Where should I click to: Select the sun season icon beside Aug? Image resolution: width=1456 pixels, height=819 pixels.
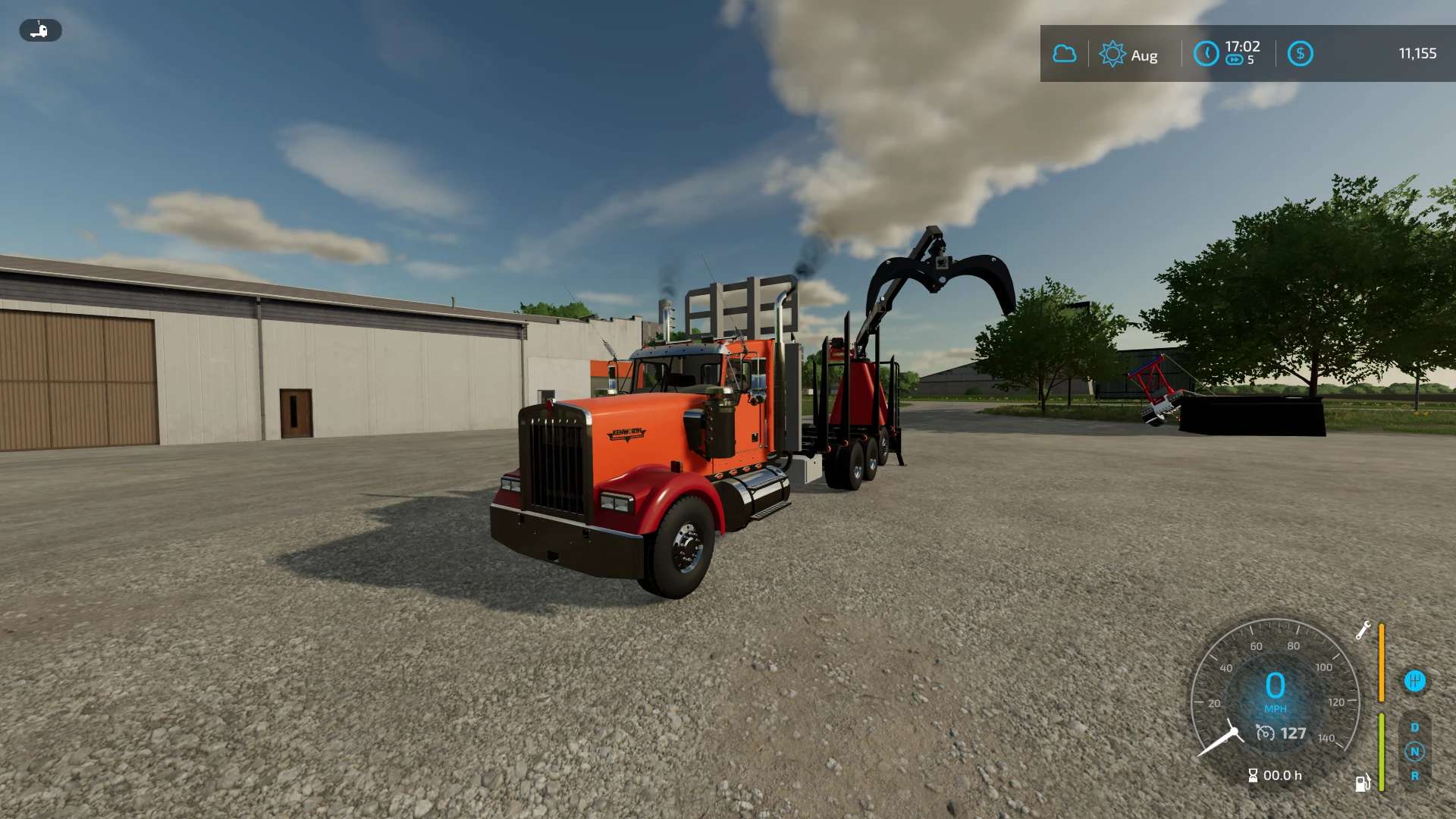[x=1112, y=55]
